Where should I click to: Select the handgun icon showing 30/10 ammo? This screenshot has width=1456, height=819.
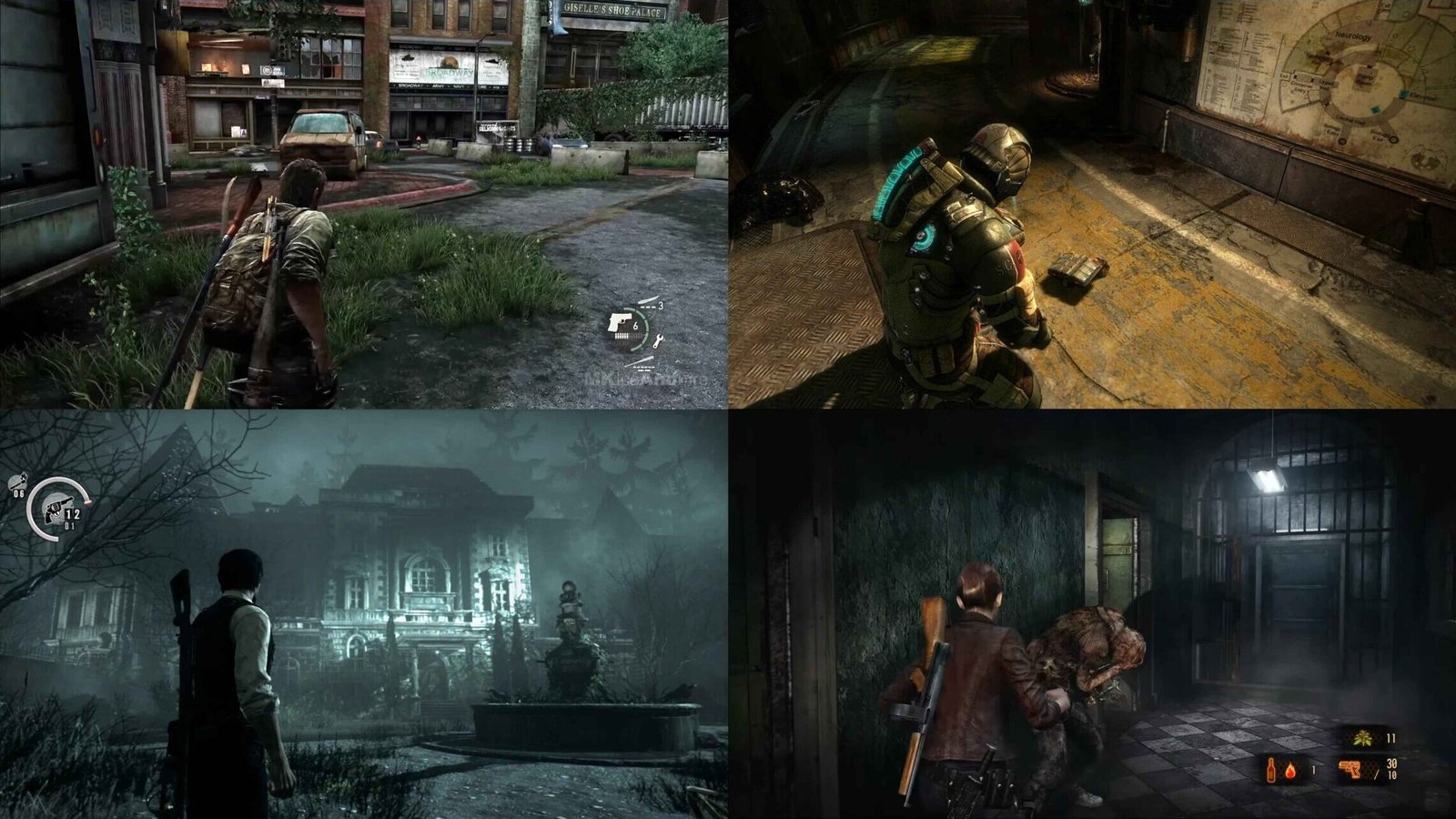pyautogui.click(x=1350, y=770)
